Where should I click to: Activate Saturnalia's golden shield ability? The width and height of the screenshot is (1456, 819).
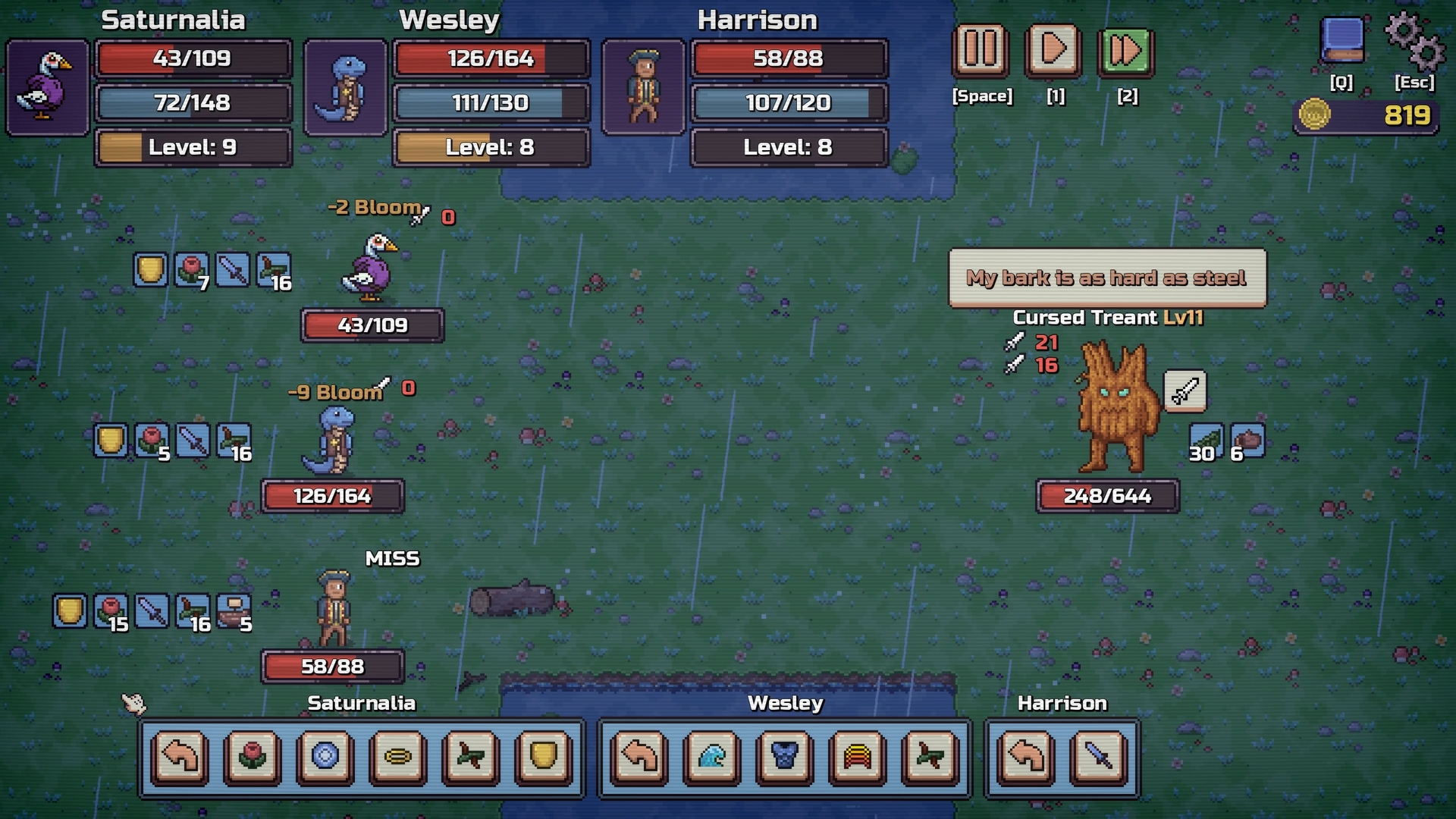543,756
